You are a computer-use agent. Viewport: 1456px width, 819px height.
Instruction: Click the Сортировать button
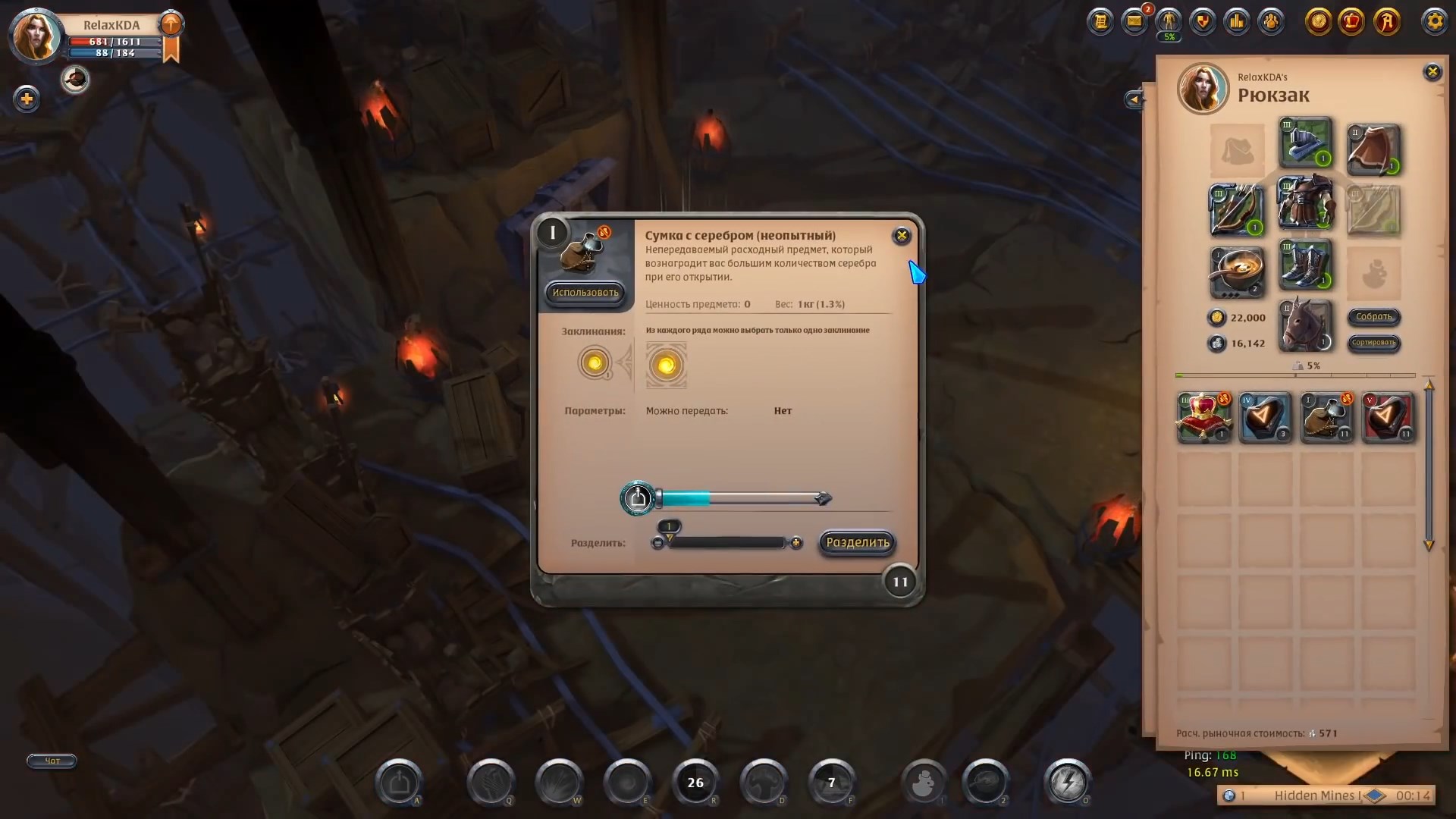coord(1375,344)
